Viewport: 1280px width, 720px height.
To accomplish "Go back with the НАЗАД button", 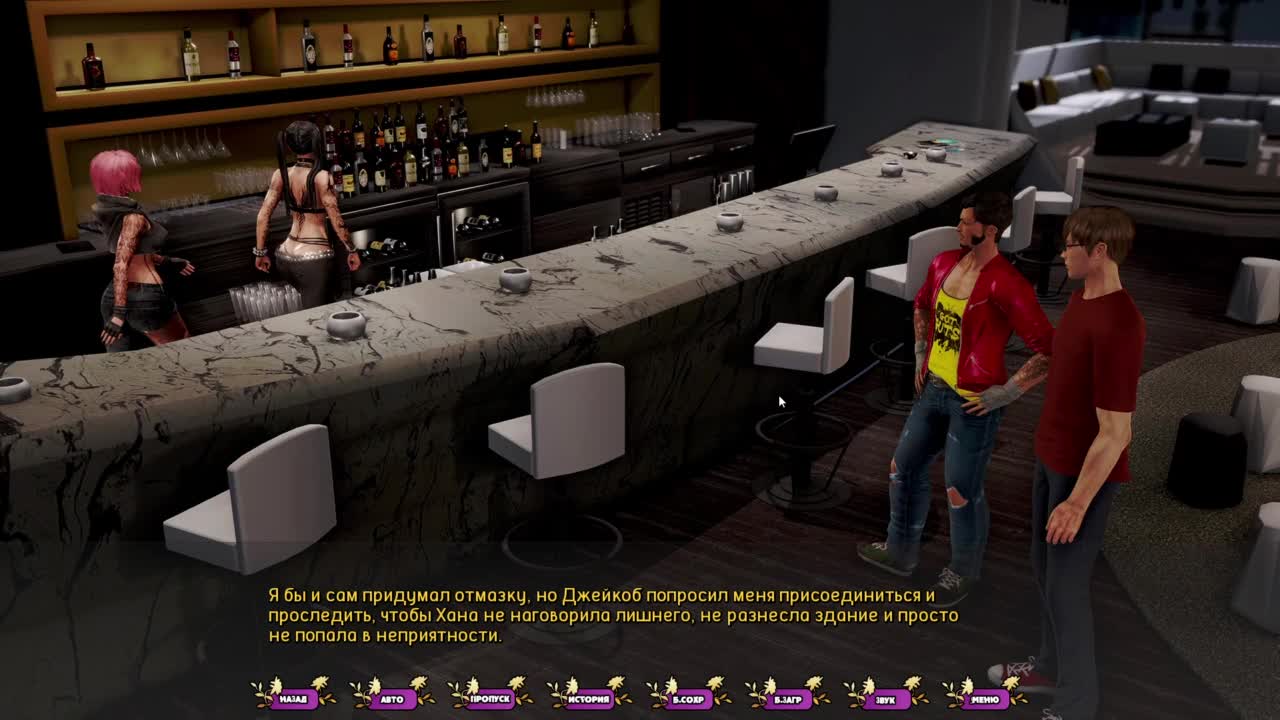I will 293,699.
